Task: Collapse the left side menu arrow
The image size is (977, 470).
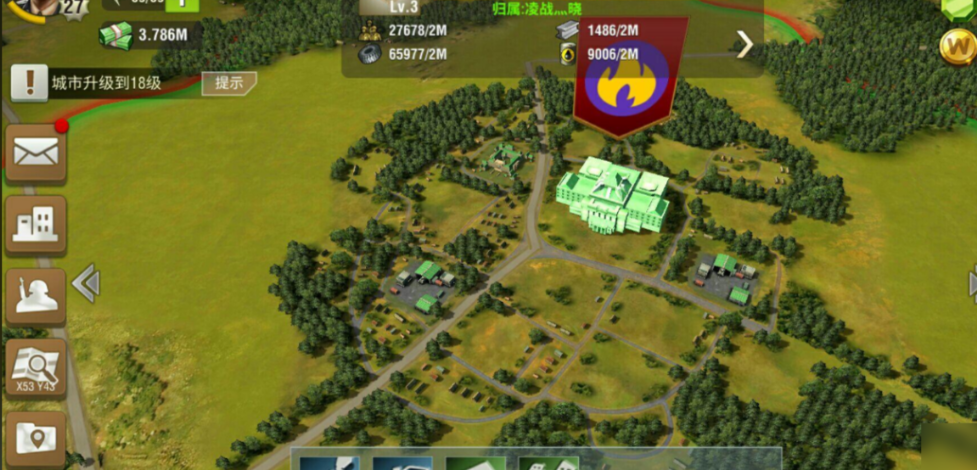Action: coord(87,284)
